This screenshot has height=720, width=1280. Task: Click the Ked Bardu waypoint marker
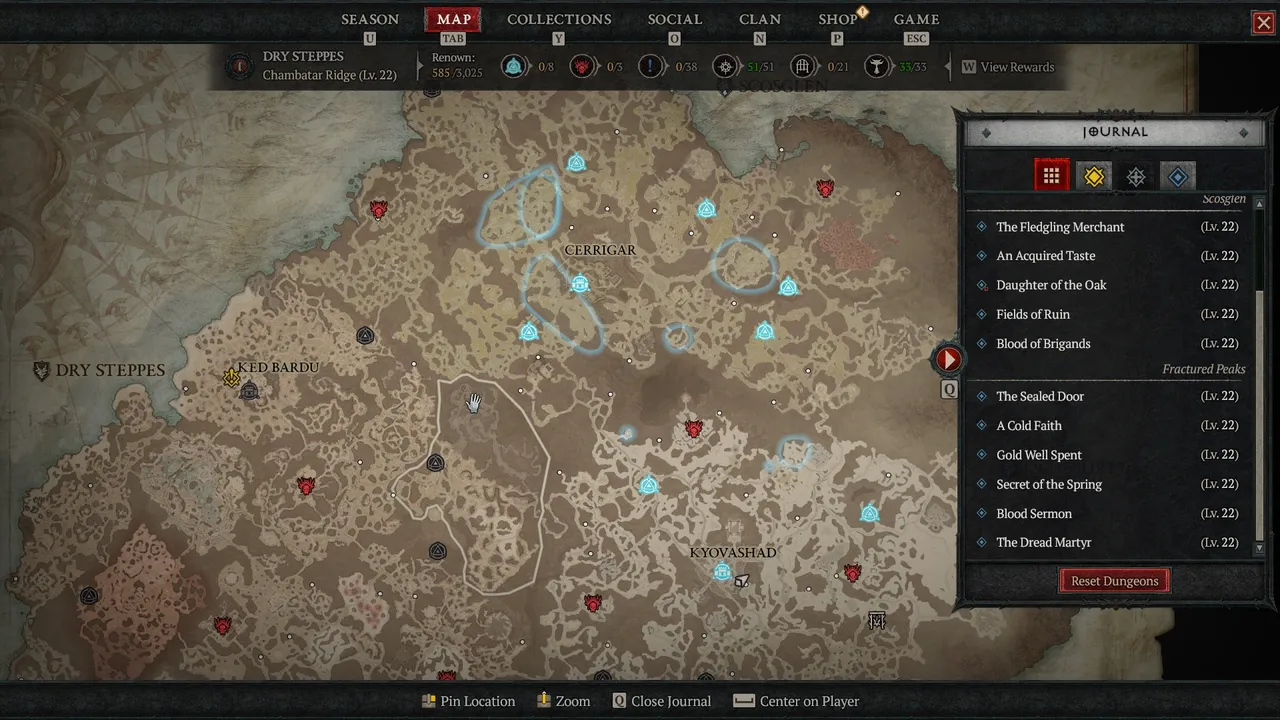(250, 391)
